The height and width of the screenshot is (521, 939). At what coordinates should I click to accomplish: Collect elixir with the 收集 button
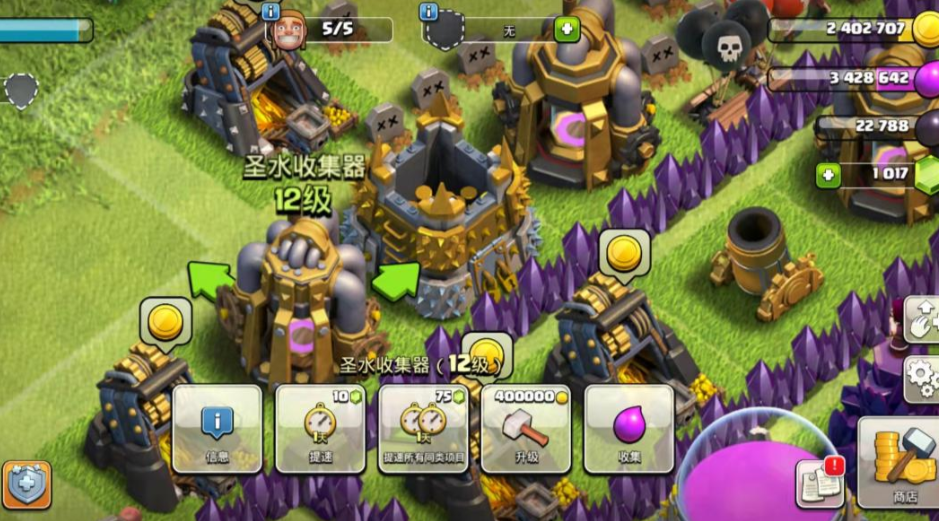[x=629, y=429]
